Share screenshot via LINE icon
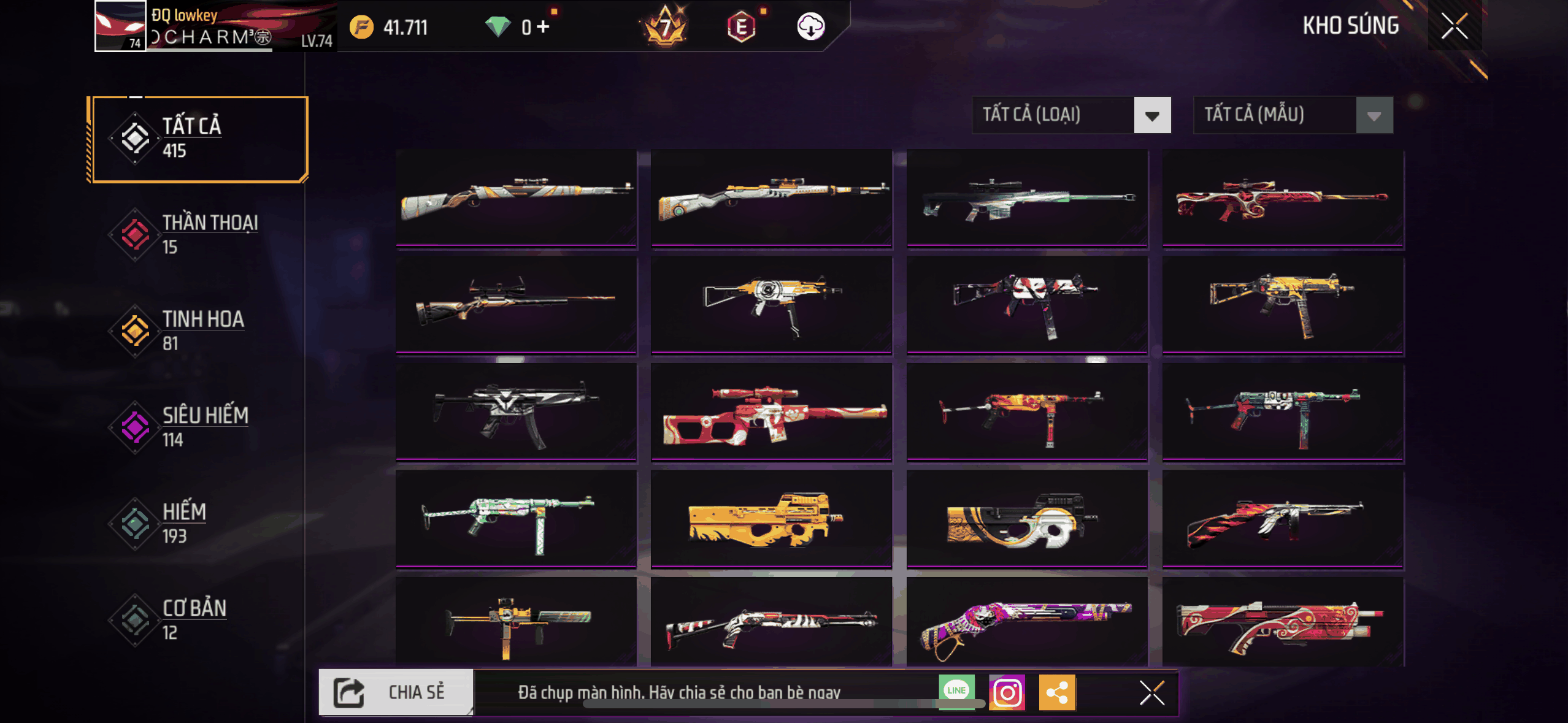 [956, 691]
